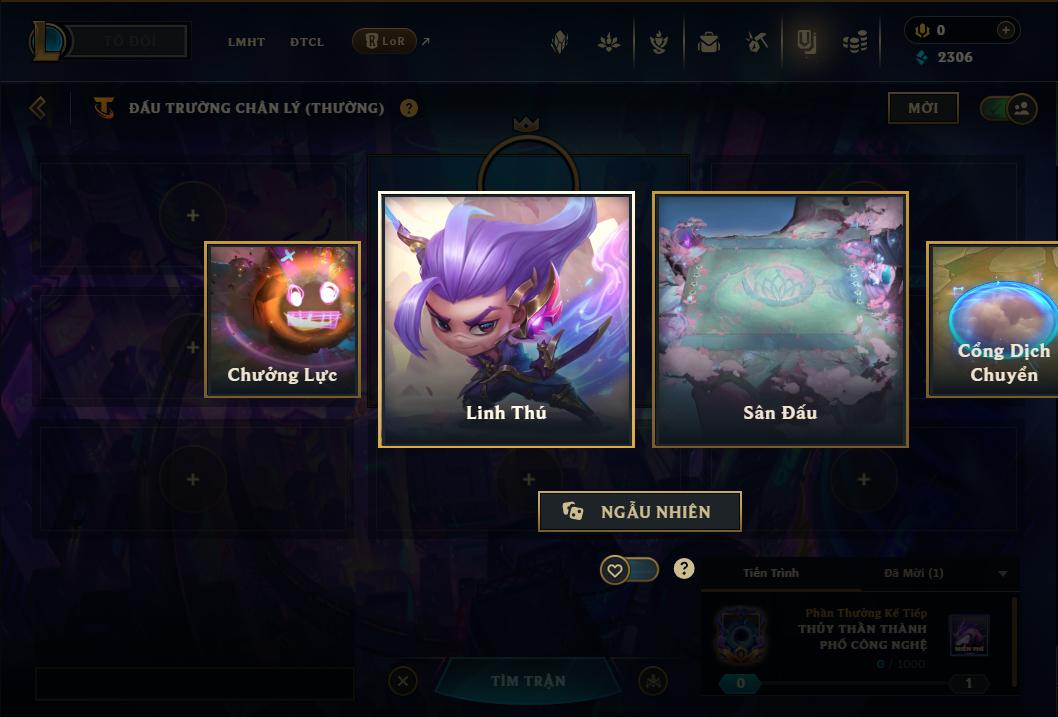This screenshot has width=1058, height=717.
Task: Show game mode info via question mark
Action: click(409, 108)
